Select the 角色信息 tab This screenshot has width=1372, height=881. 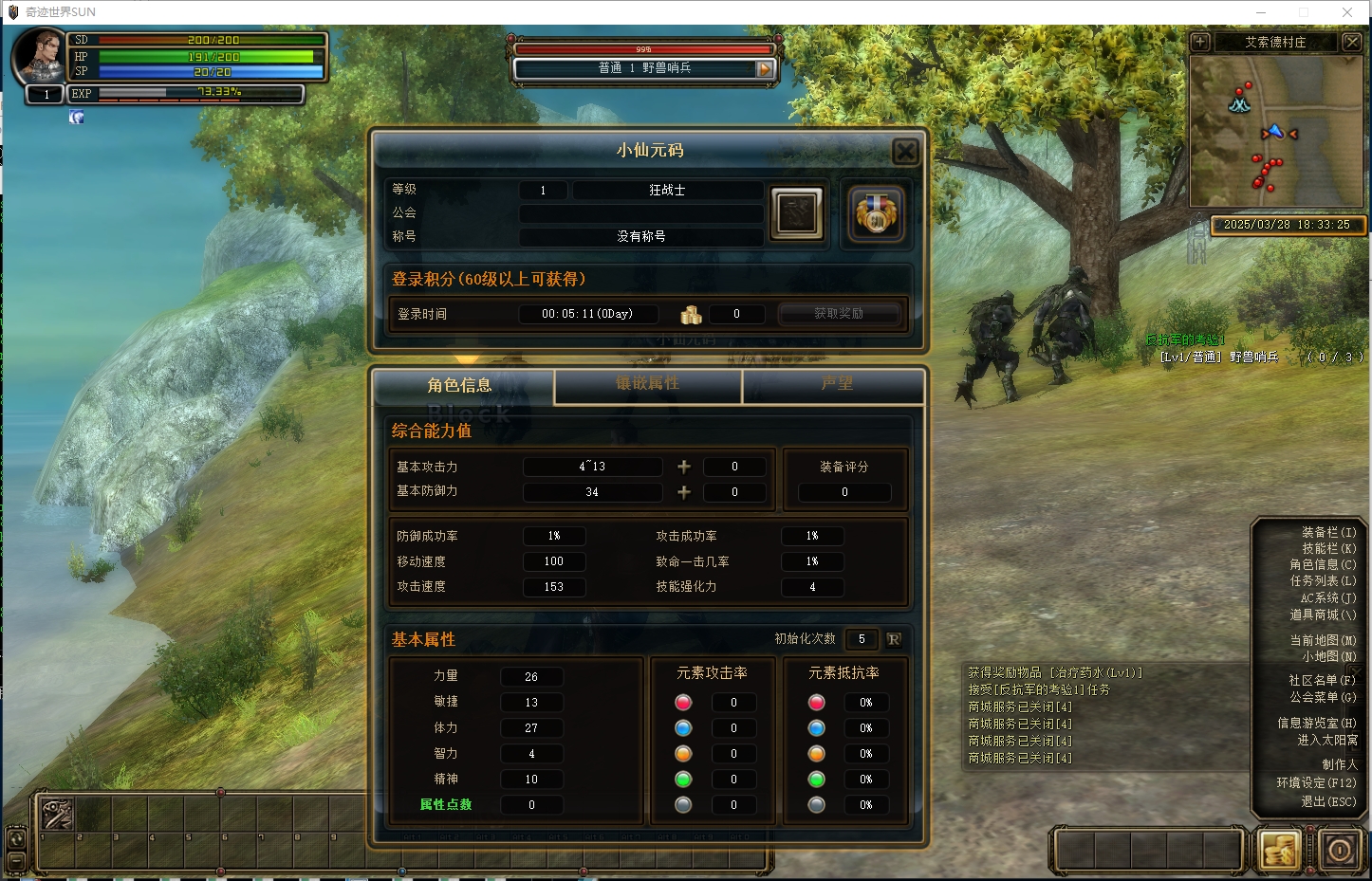pyautogui.click(x=459, y=385)
